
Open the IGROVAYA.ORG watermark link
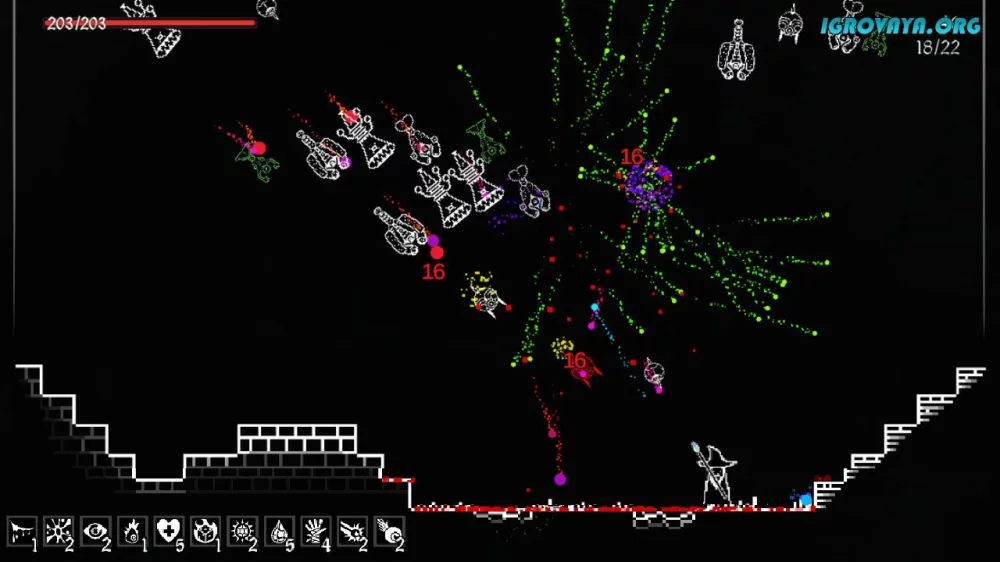point(899,25)
